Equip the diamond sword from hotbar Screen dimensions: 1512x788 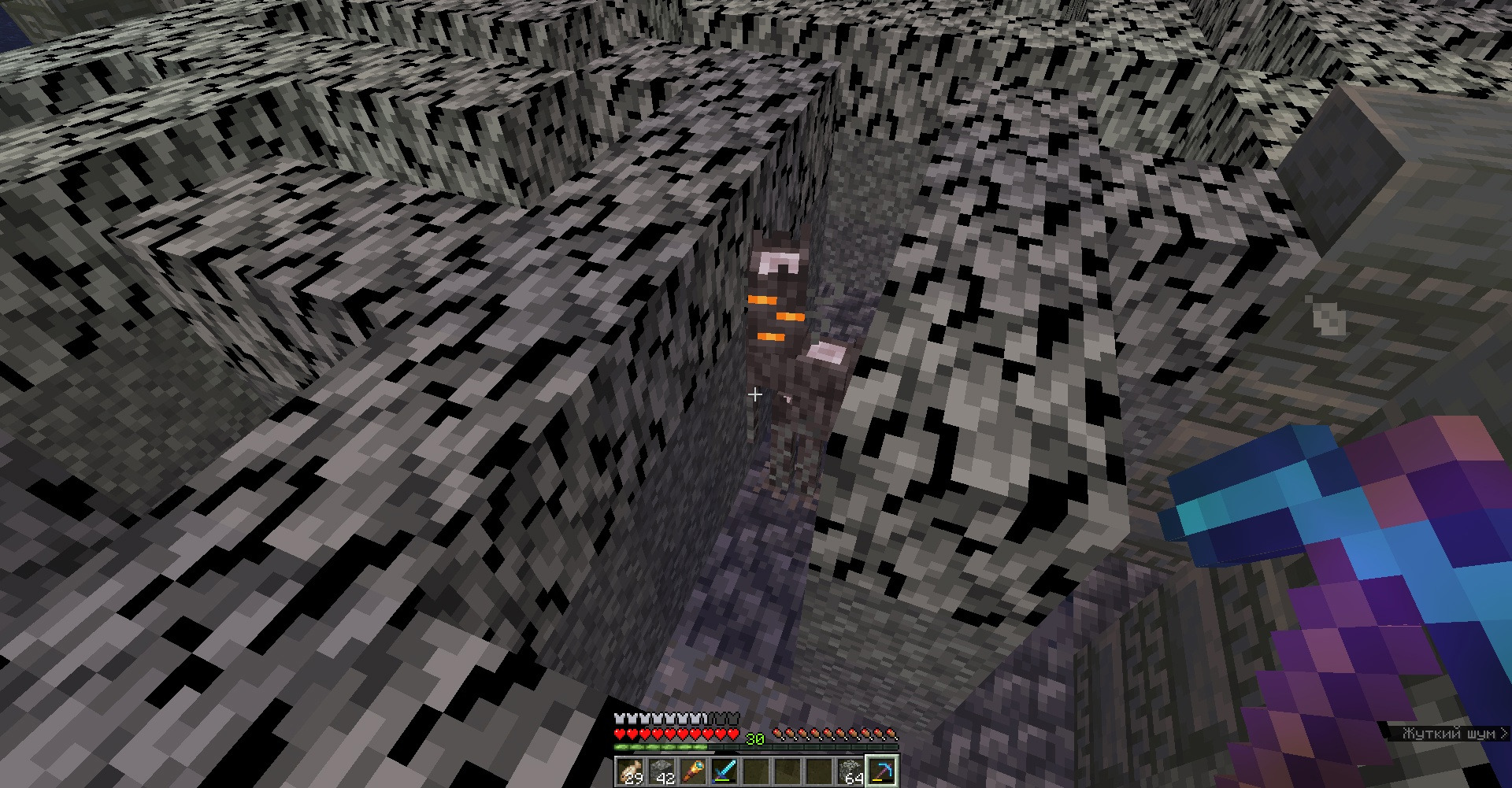(724, 771)
